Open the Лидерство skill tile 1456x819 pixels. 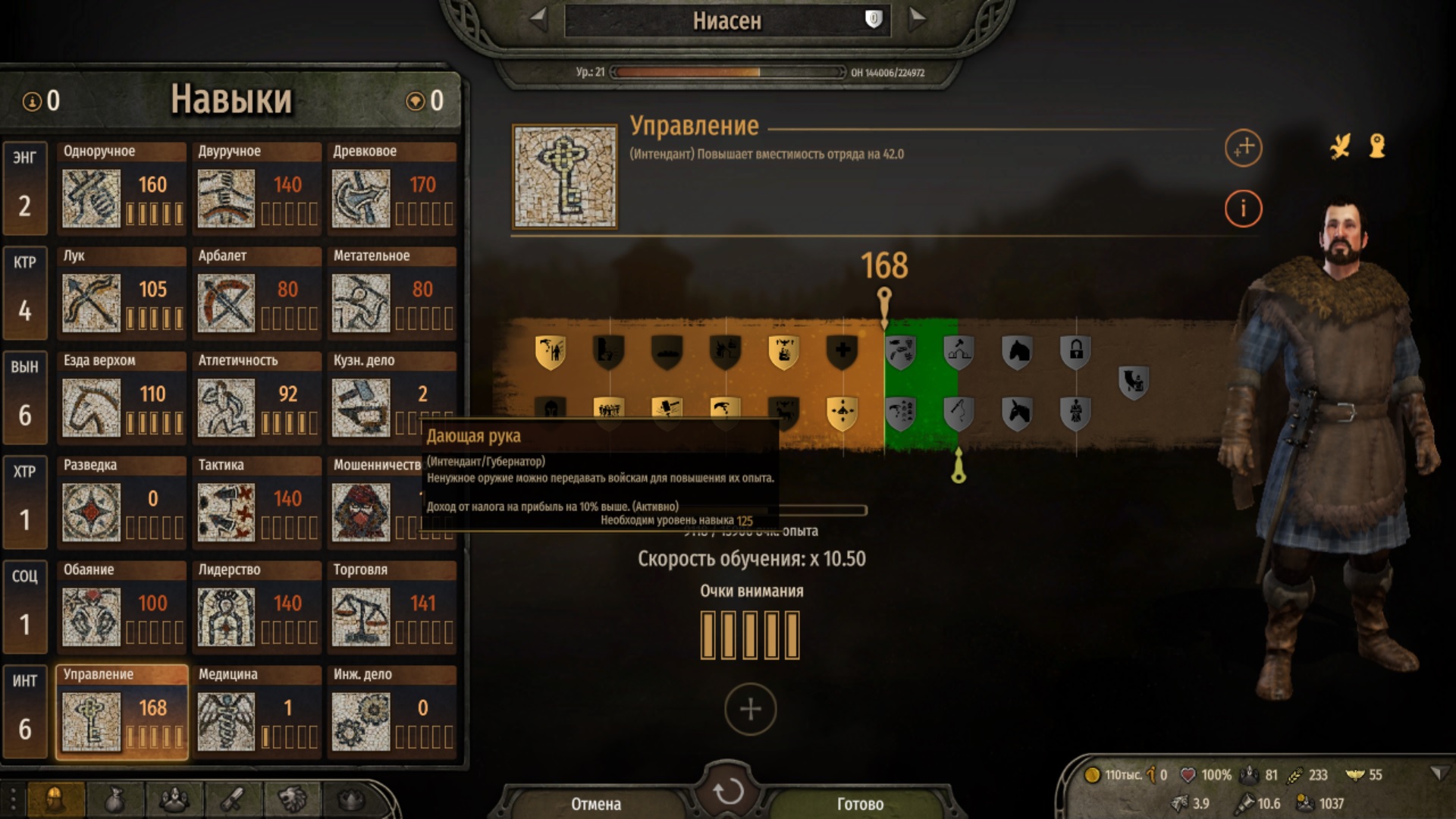(x=257, y=604)
